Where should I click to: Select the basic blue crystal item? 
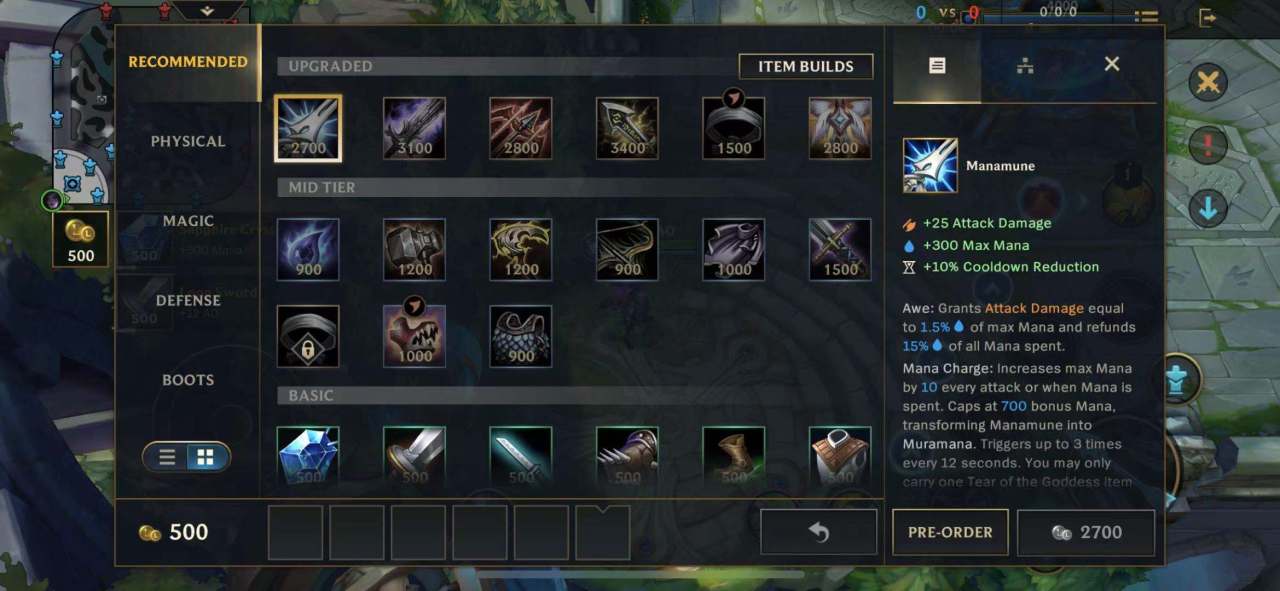(308, 457)
